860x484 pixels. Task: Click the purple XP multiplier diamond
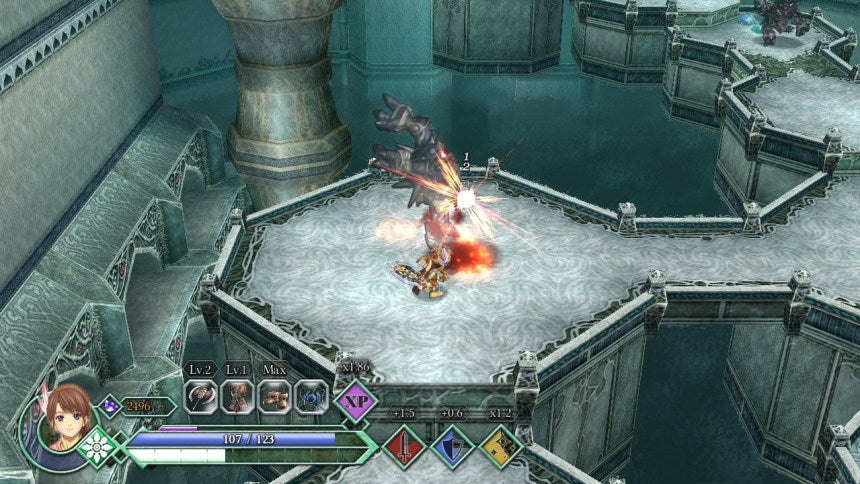(x=356, y=401)
